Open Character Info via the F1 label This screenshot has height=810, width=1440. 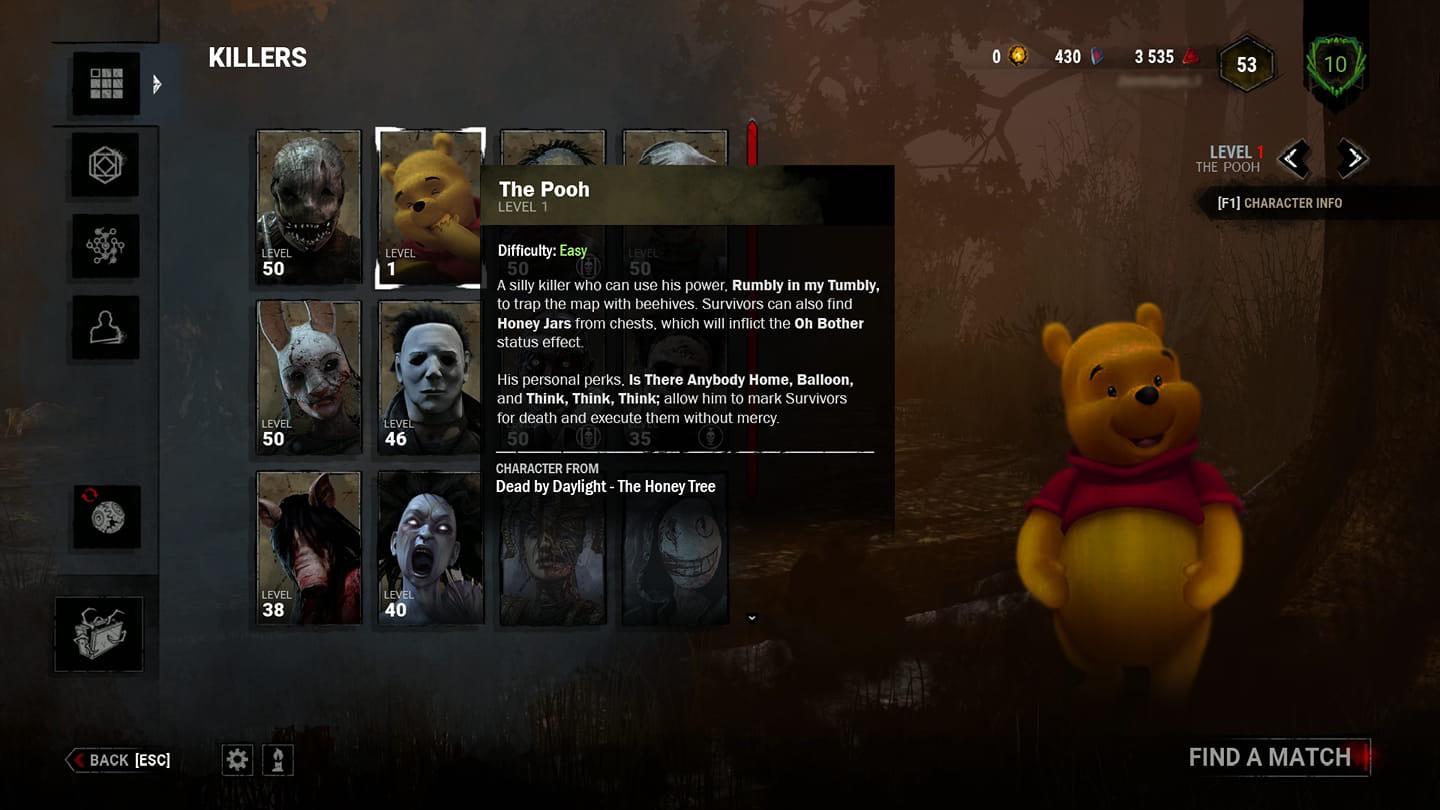pyautogui.click(x=1289, y=202)
